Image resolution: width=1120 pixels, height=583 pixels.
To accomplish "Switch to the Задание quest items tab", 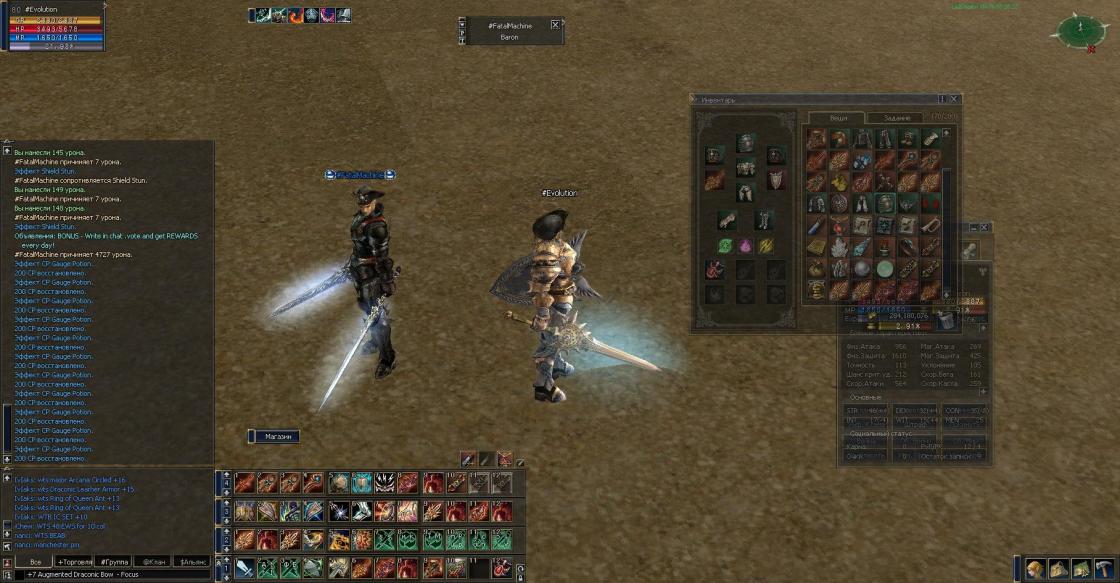I will (897, 117).
